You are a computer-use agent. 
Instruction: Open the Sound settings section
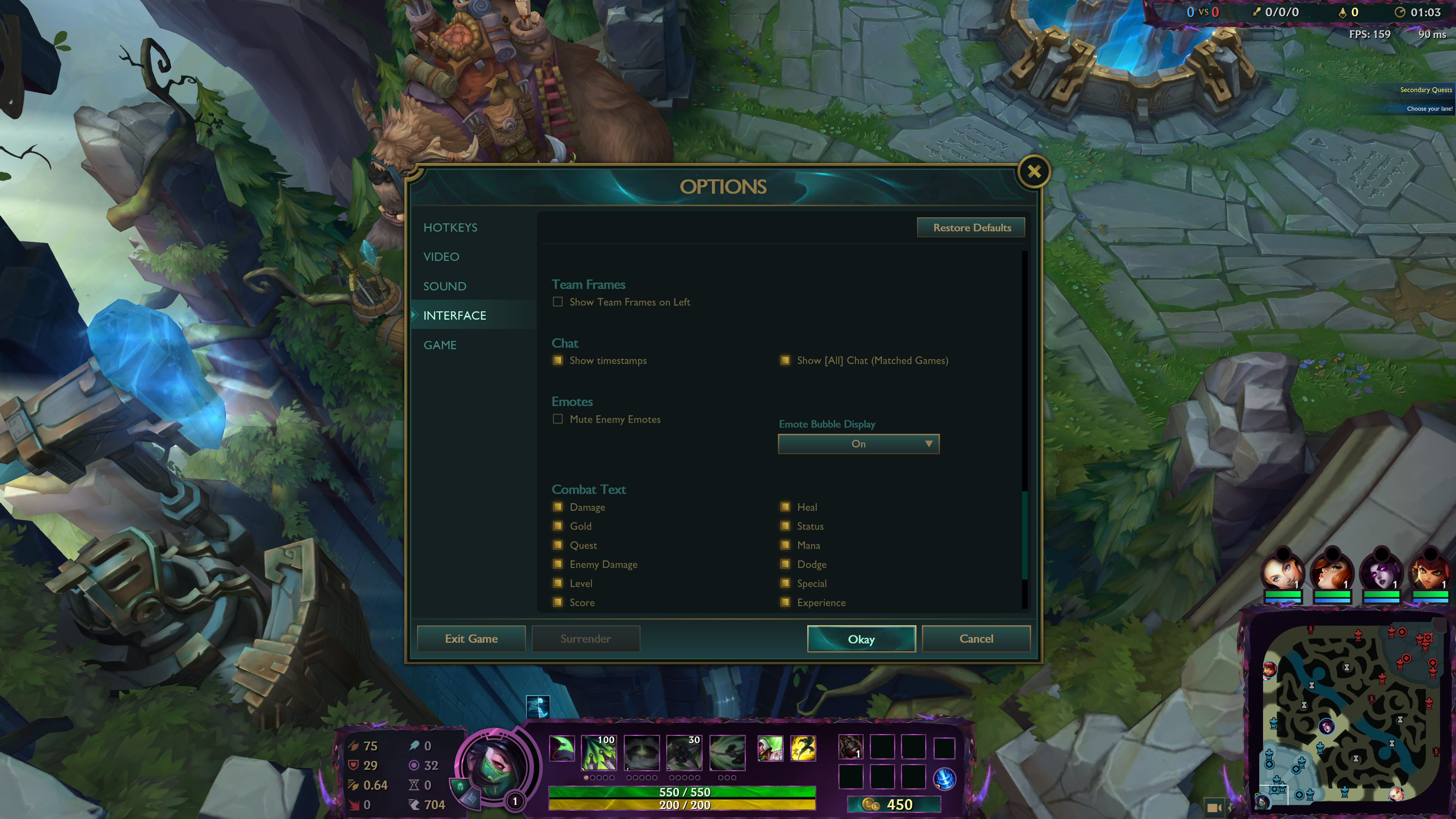click(x=444, y=286)
